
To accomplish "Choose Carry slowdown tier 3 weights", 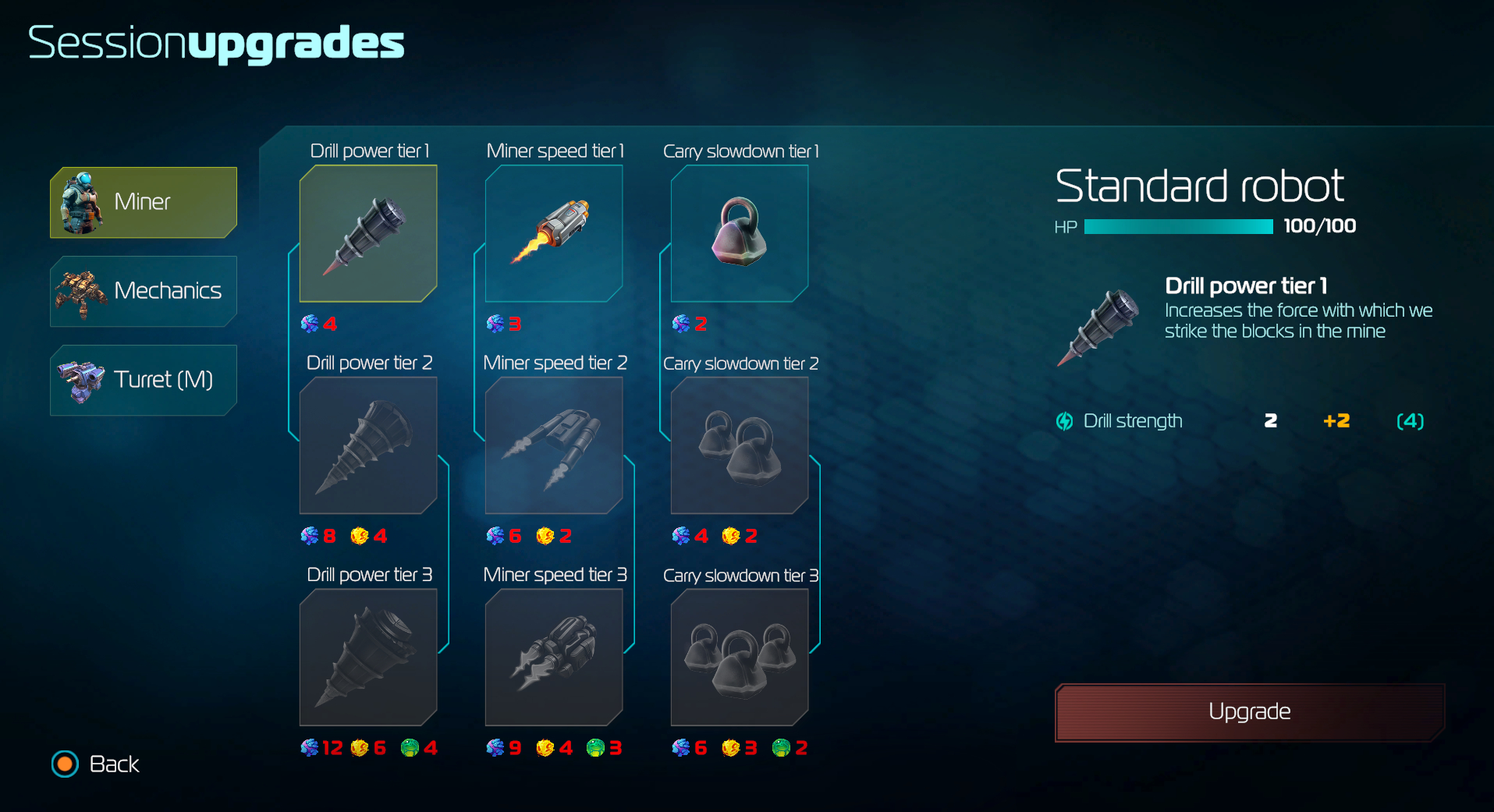I will pyautogui.click(x=740, y=658).
